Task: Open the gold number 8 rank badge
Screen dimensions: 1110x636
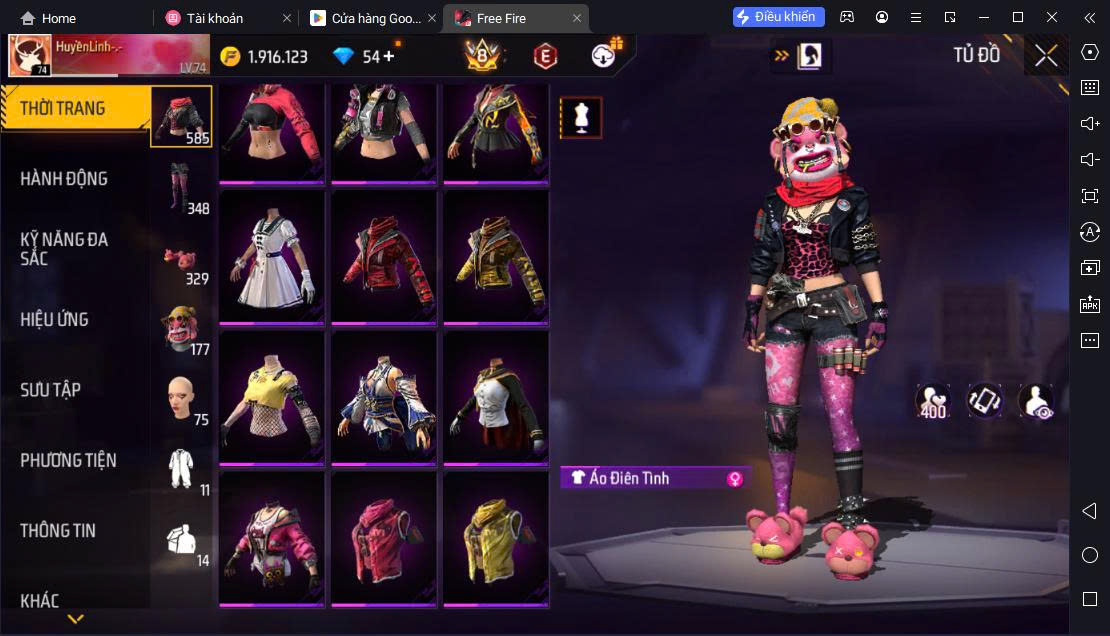Action: click(482, 56)
